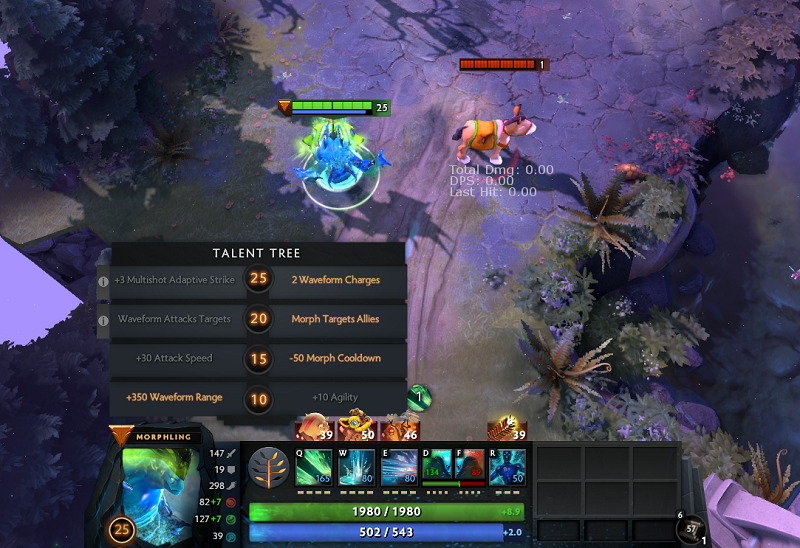
Task: Choose the Morph Targets Allies talent
Action: tap(335, 319)
